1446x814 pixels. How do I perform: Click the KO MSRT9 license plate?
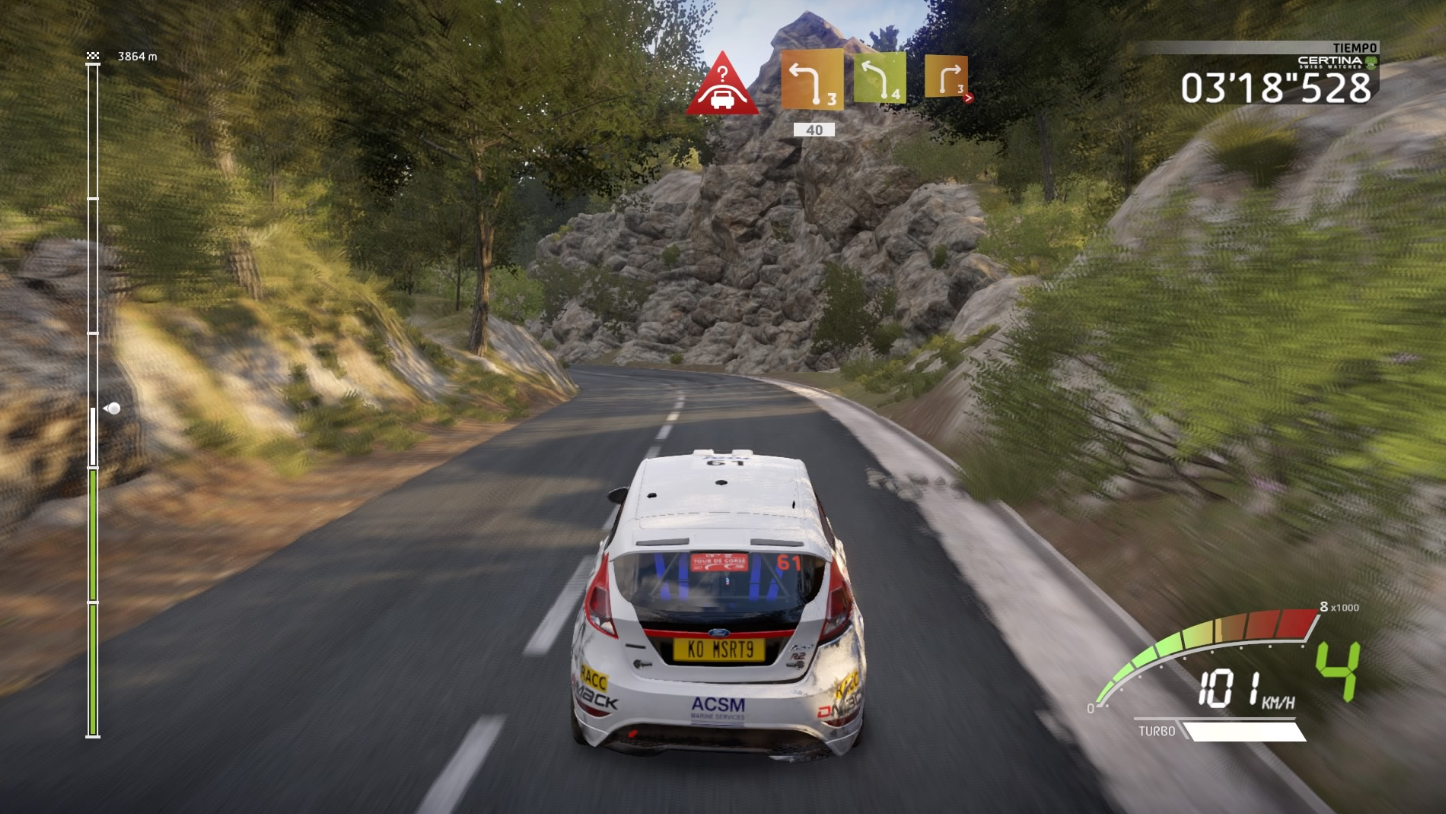(719, 650)
